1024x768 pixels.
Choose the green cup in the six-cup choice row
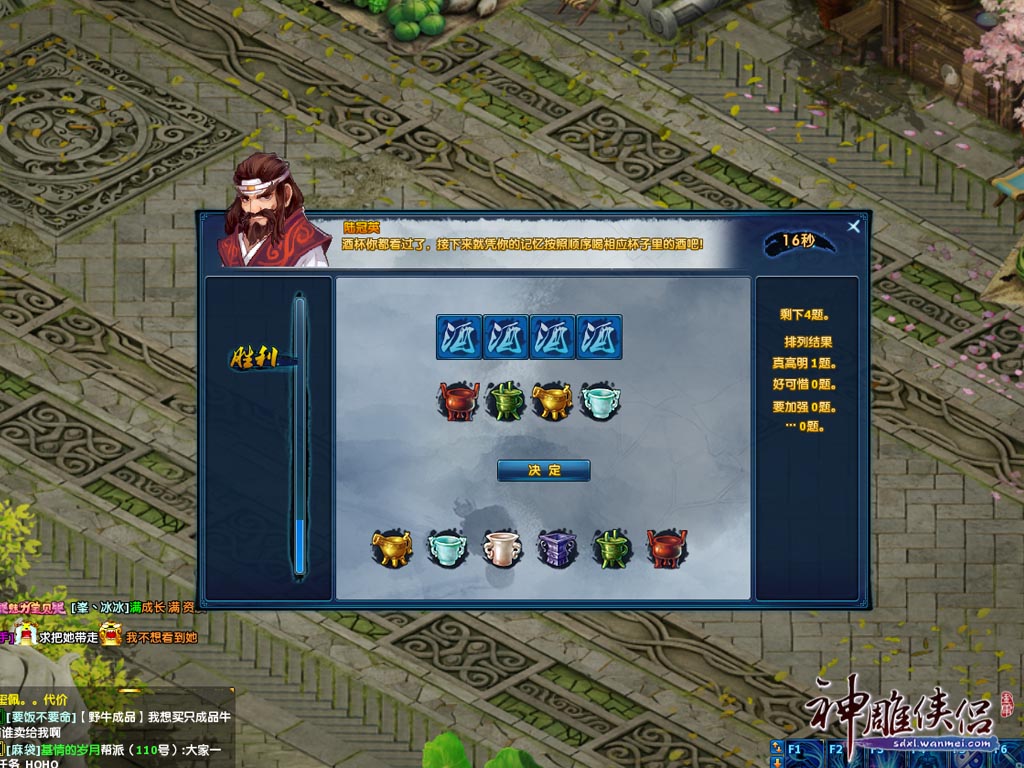(610, 549)
